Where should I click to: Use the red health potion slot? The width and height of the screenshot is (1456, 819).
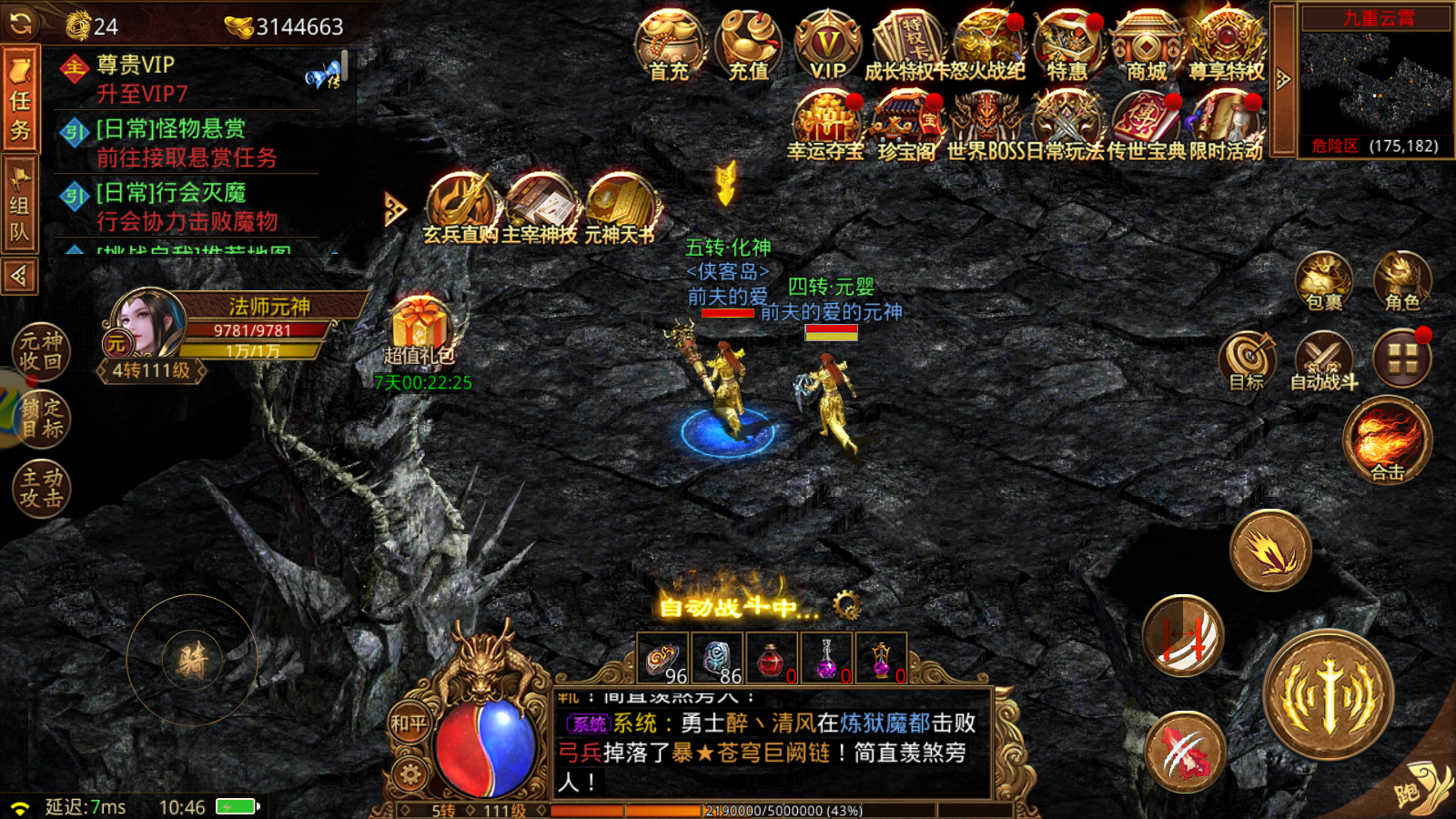click(x=772, y=658)
